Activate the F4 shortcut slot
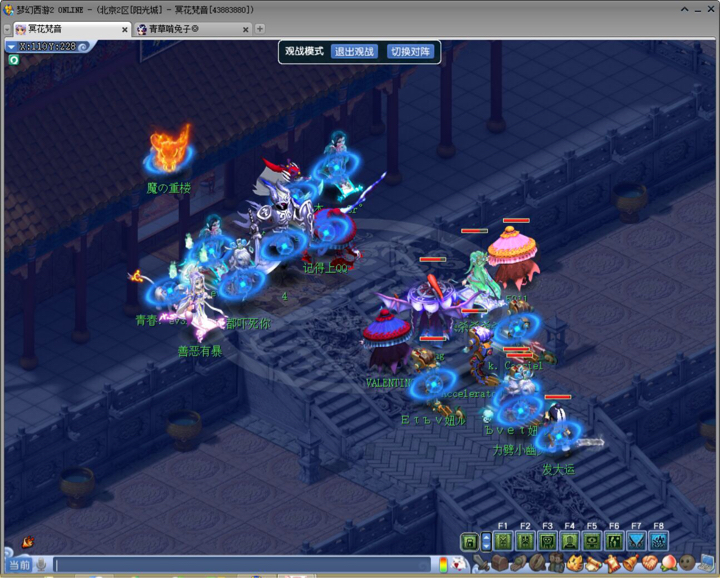 (569, 541)
